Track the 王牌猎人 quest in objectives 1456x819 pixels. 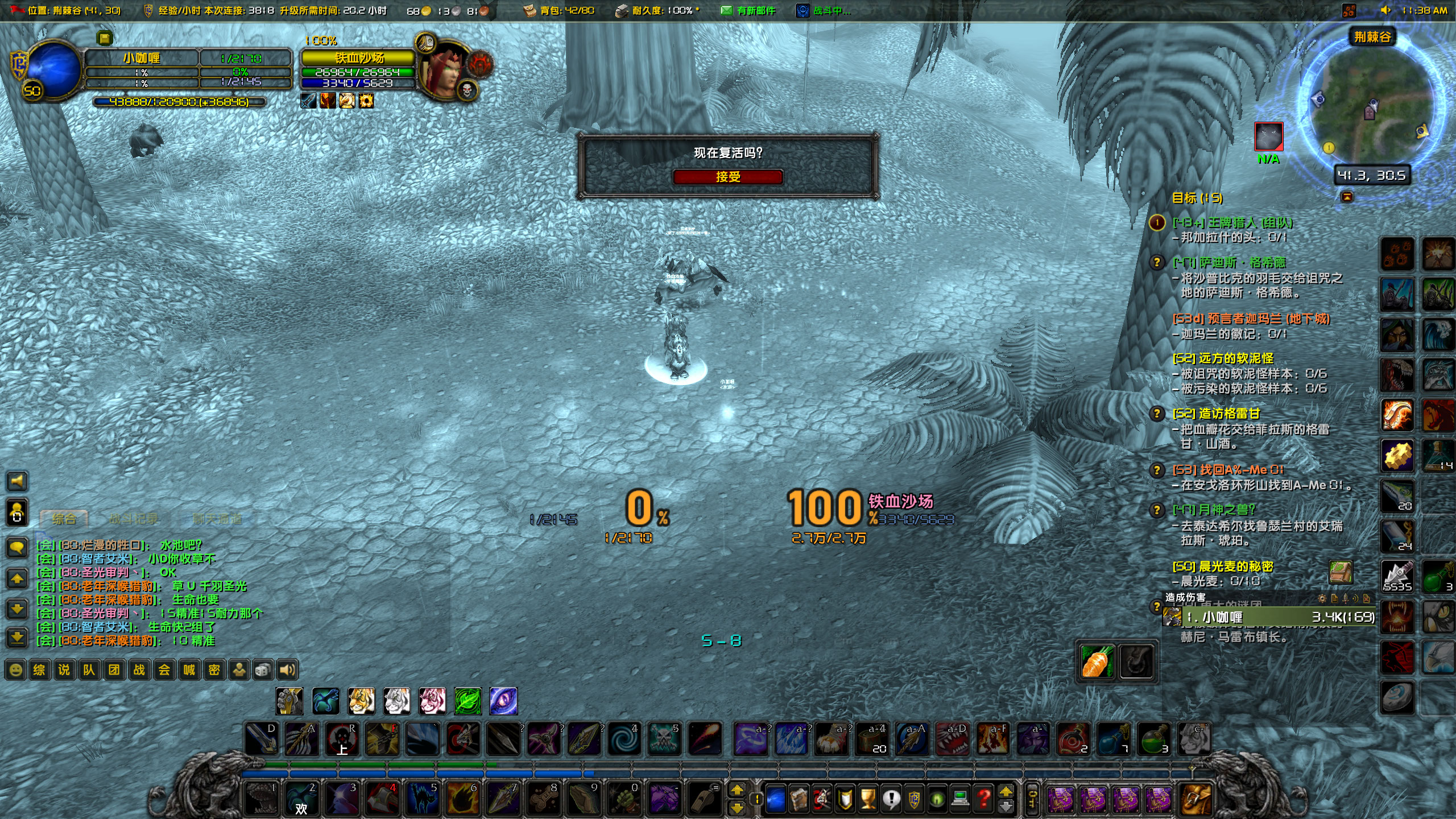[1232, 223]
